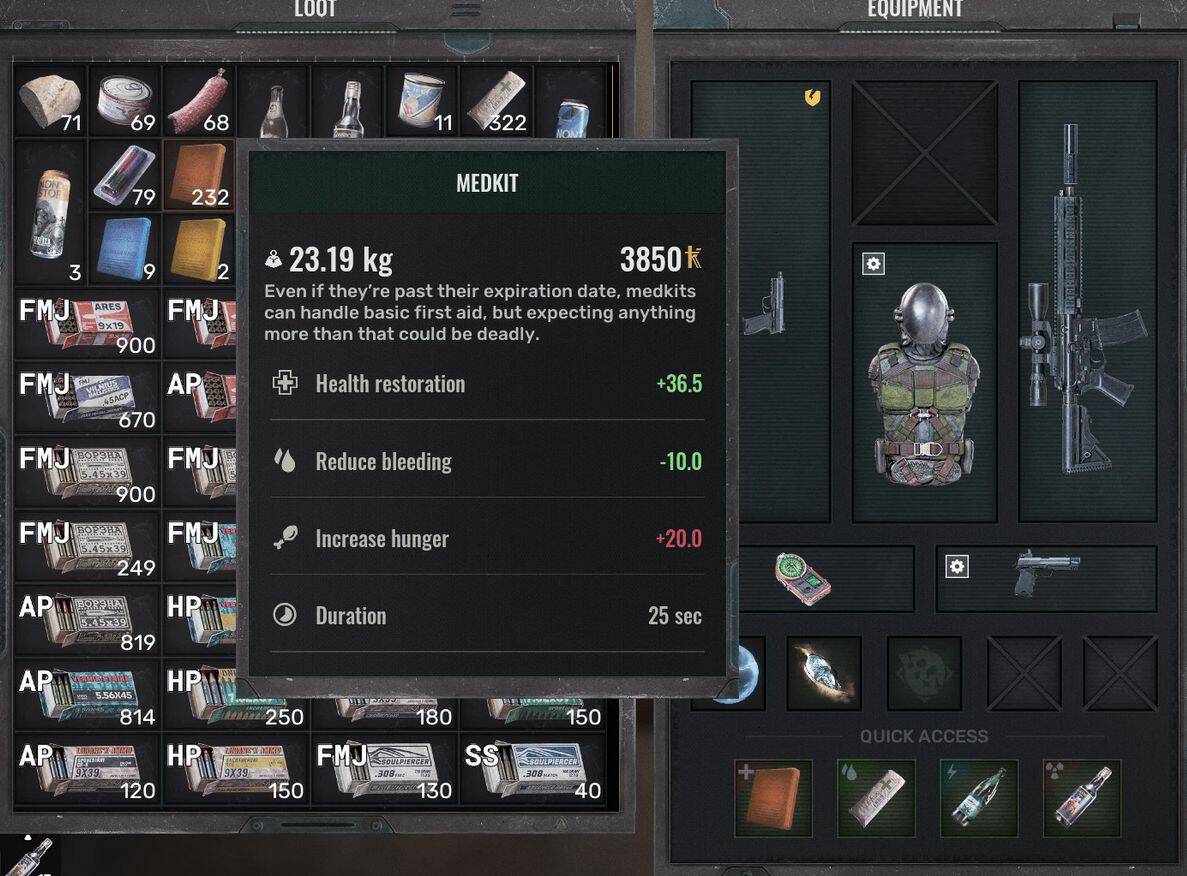Select the green detector device slot

tap(803, 577)
